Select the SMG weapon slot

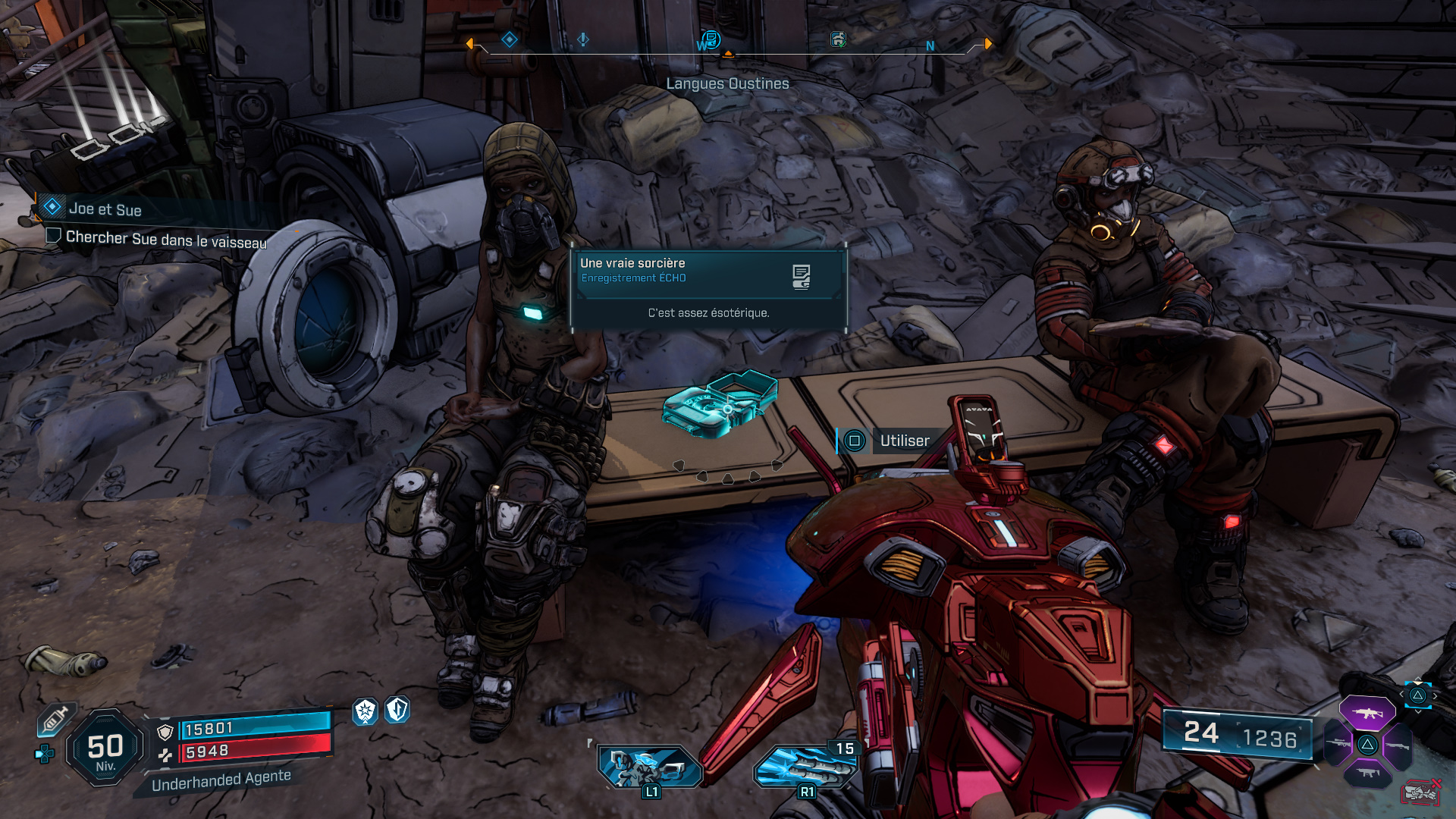1367,773
